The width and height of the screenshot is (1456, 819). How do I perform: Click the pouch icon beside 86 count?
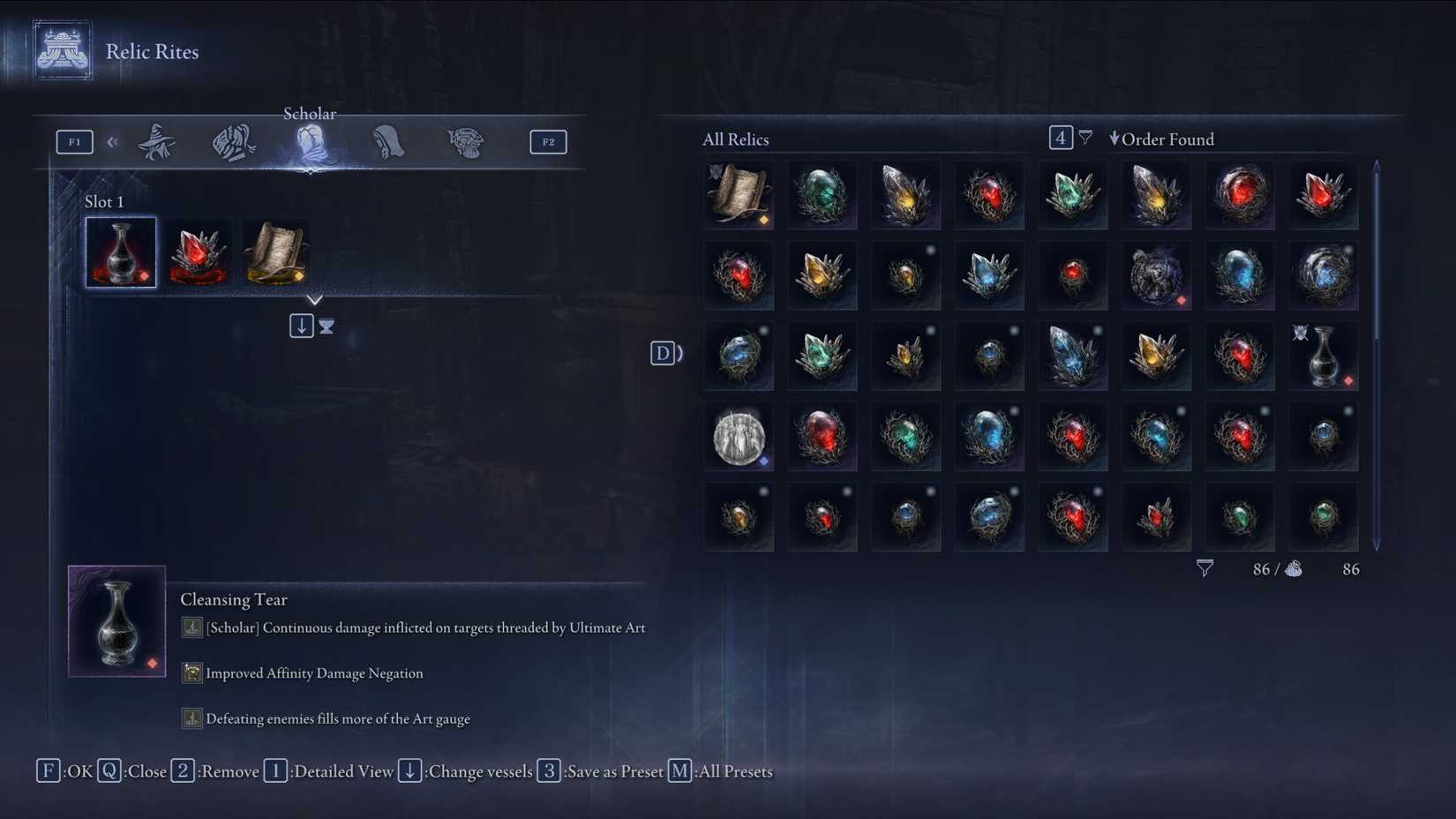(1294, 569)
